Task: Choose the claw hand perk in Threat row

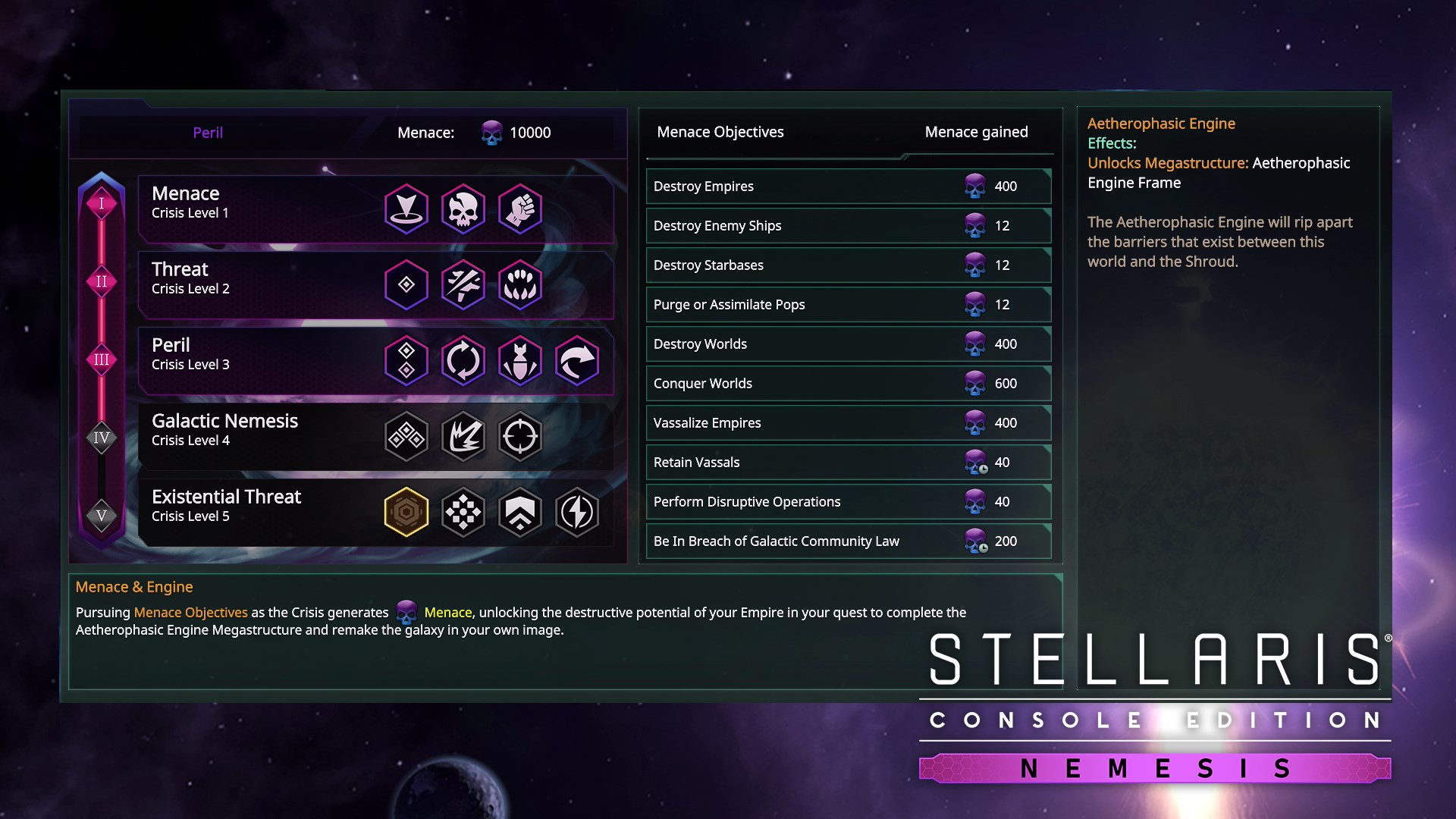Action: click(520, 285)
